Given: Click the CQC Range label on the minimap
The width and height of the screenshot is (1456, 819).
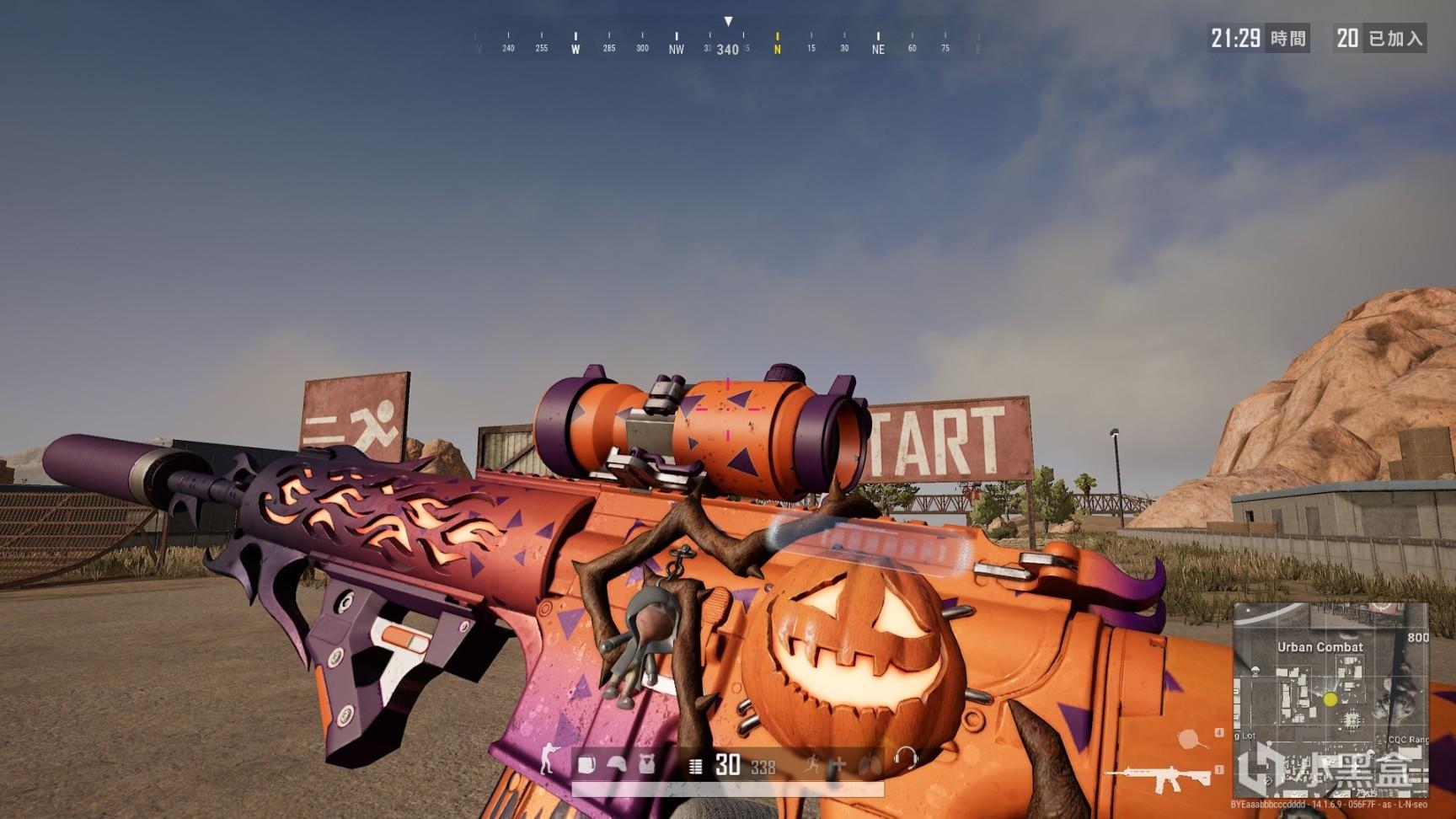Looking at the screenshot, I should pos(1408,740).
